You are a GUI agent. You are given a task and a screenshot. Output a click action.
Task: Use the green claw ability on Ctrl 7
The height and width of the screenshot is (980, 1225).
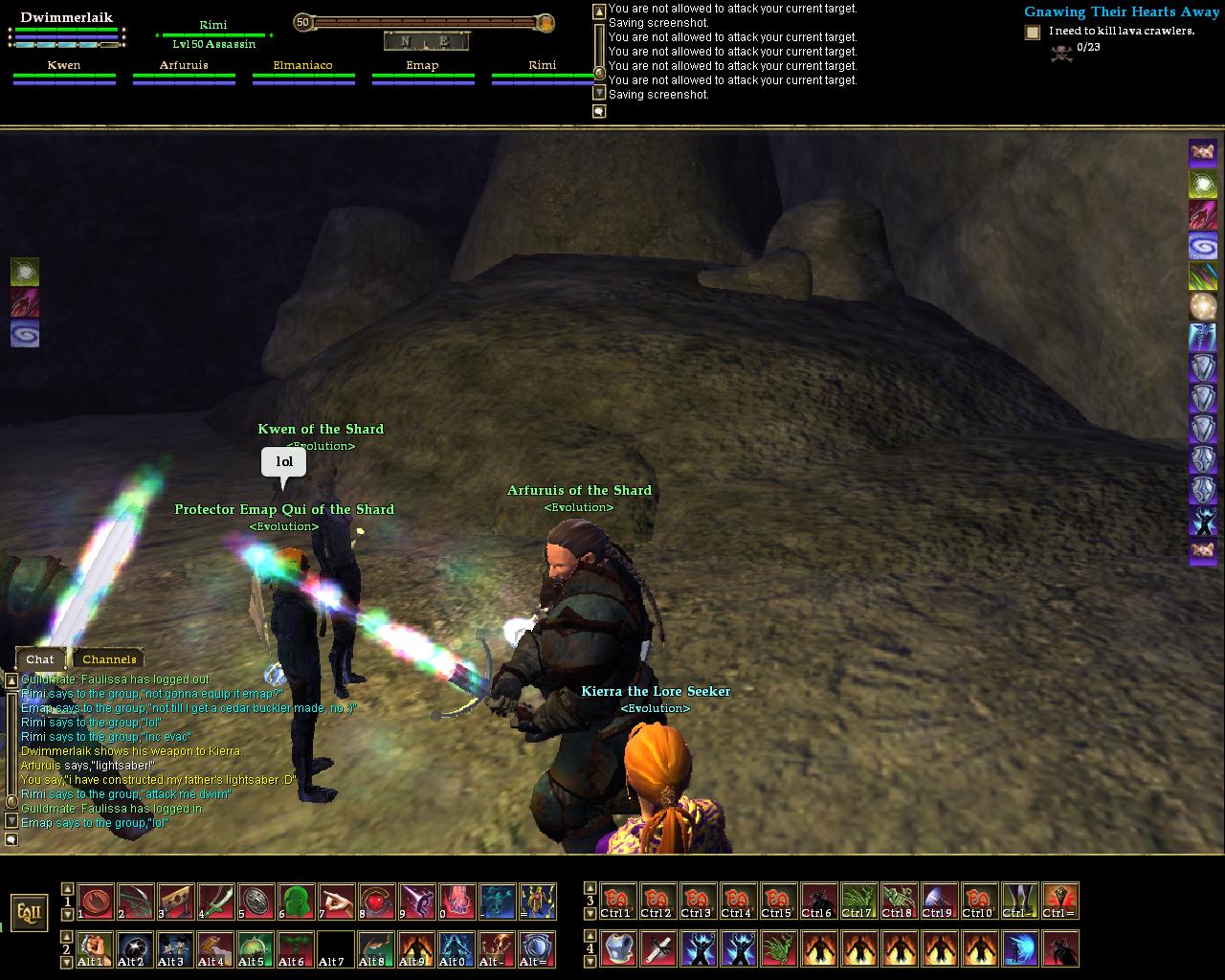[858, 901]
